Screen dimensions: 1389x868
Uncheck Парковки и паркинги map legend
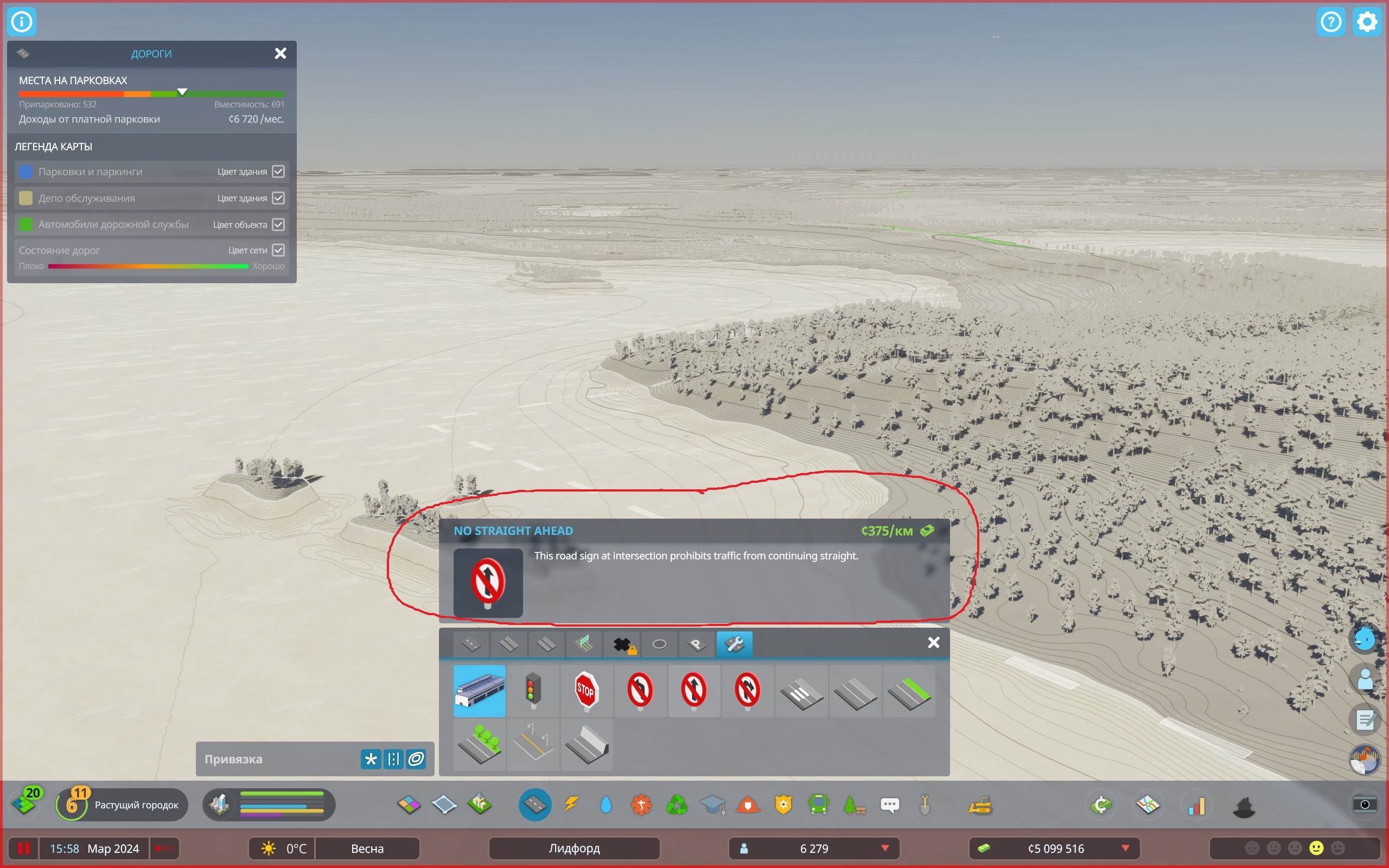[x=278, y=171]
